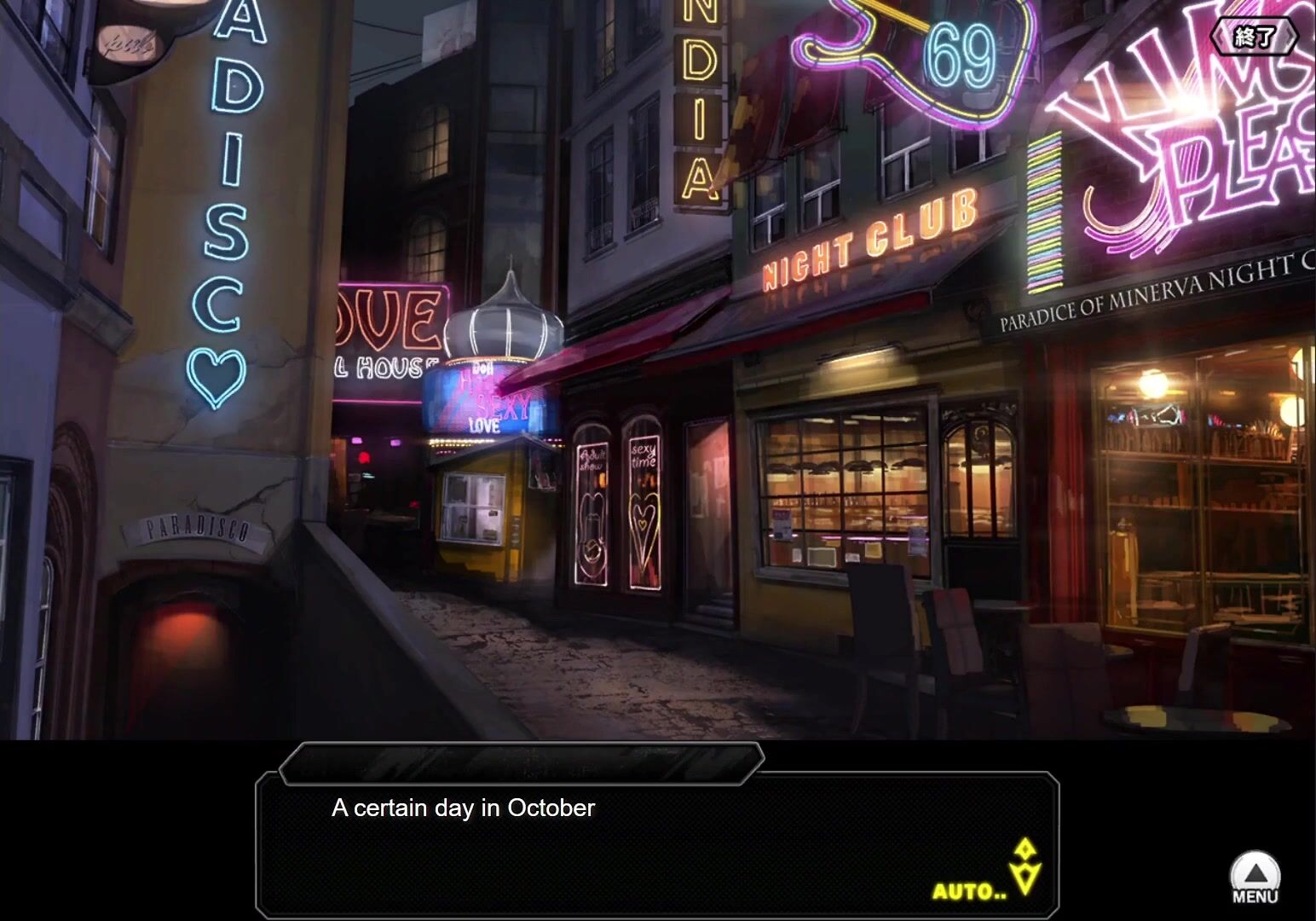The image size is (1316, 921).
Task: Advance the dialogue text box
Action: [x=656, y=843]
